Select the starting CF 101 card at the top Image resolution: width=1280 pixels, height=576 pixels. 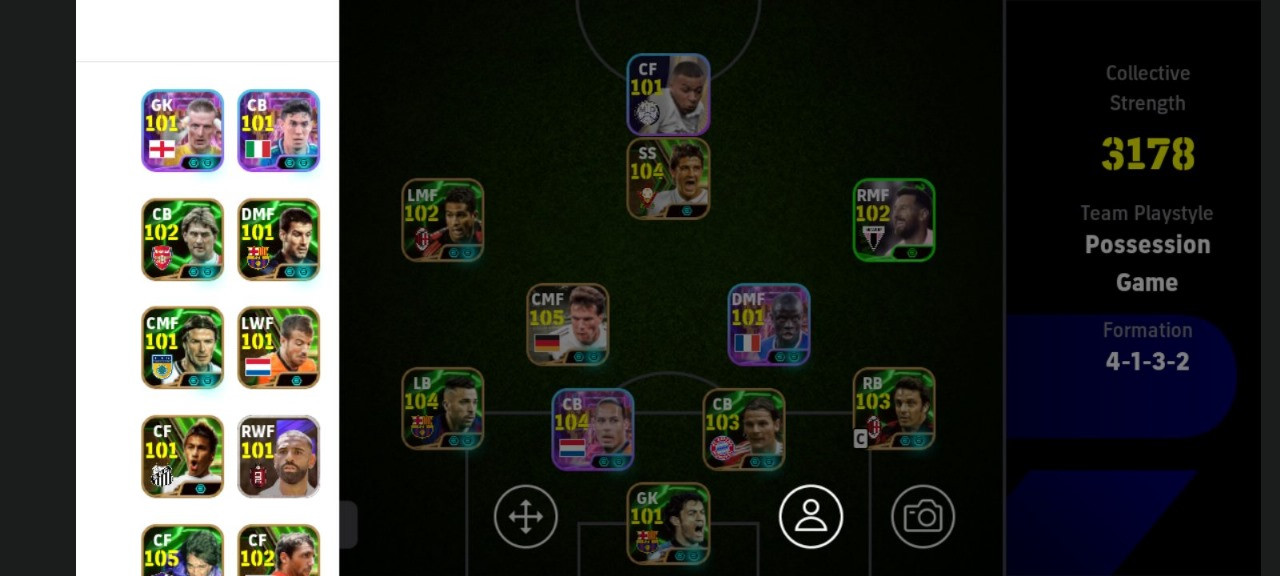pos(668,95)
